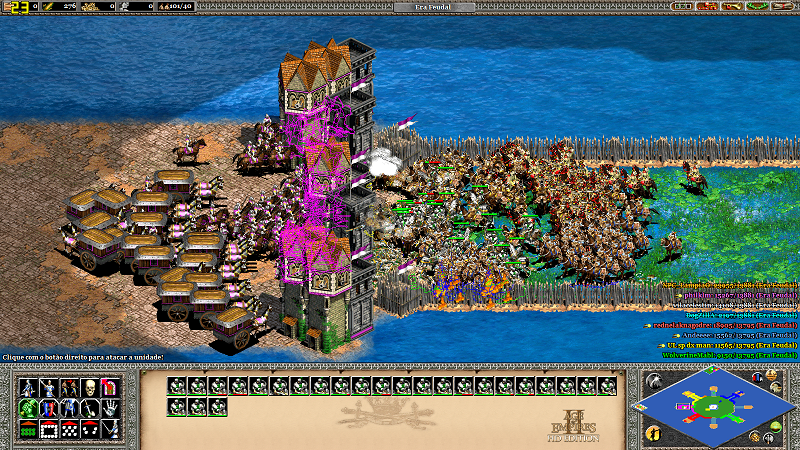
Task: Select first unit portrait in selection panel
Action: (176, 385)
